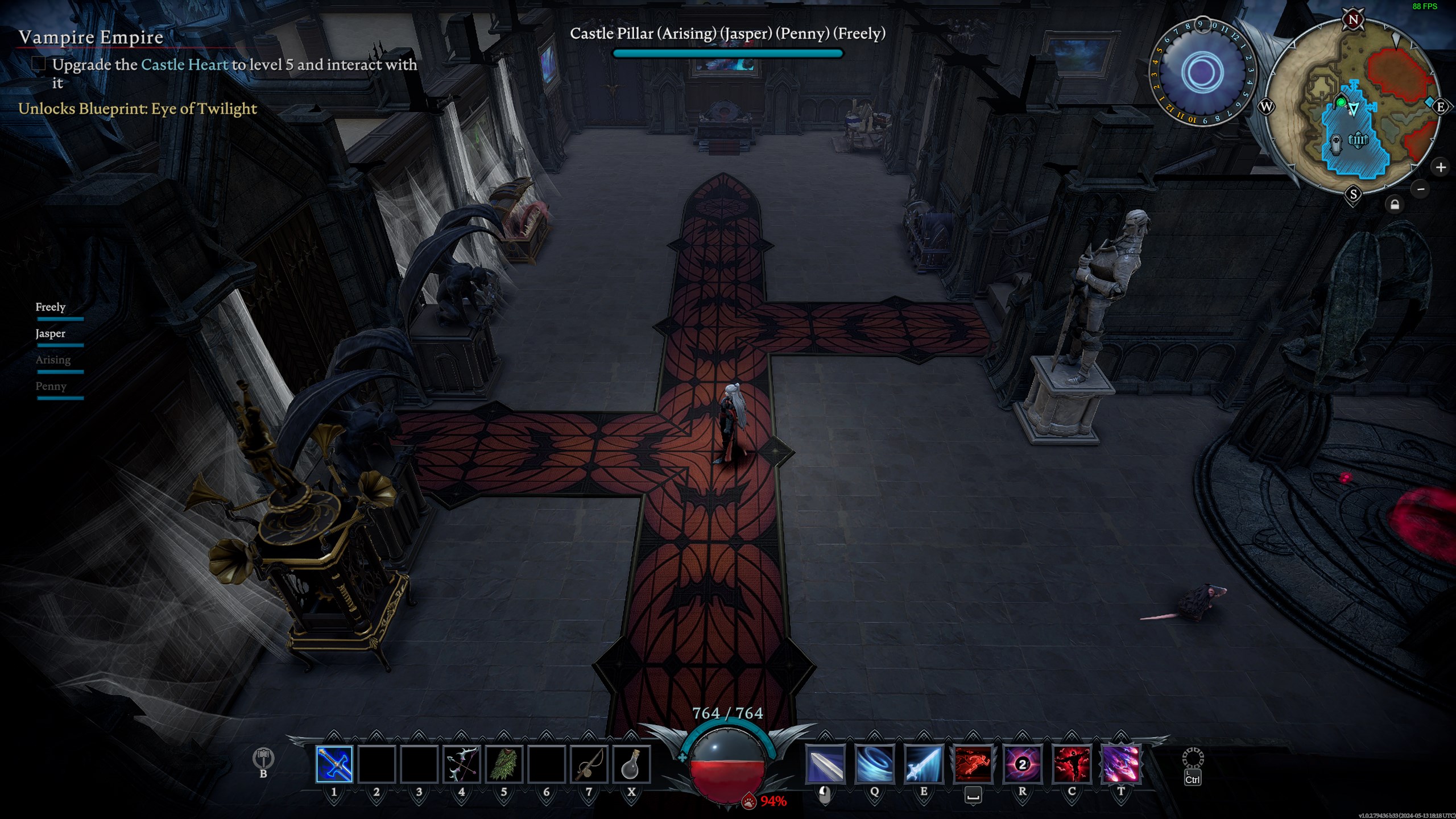Viewport: 1456px width, 819px height.
Task: Trigger the sword thrust ability on E
Action: pos(924,764)
